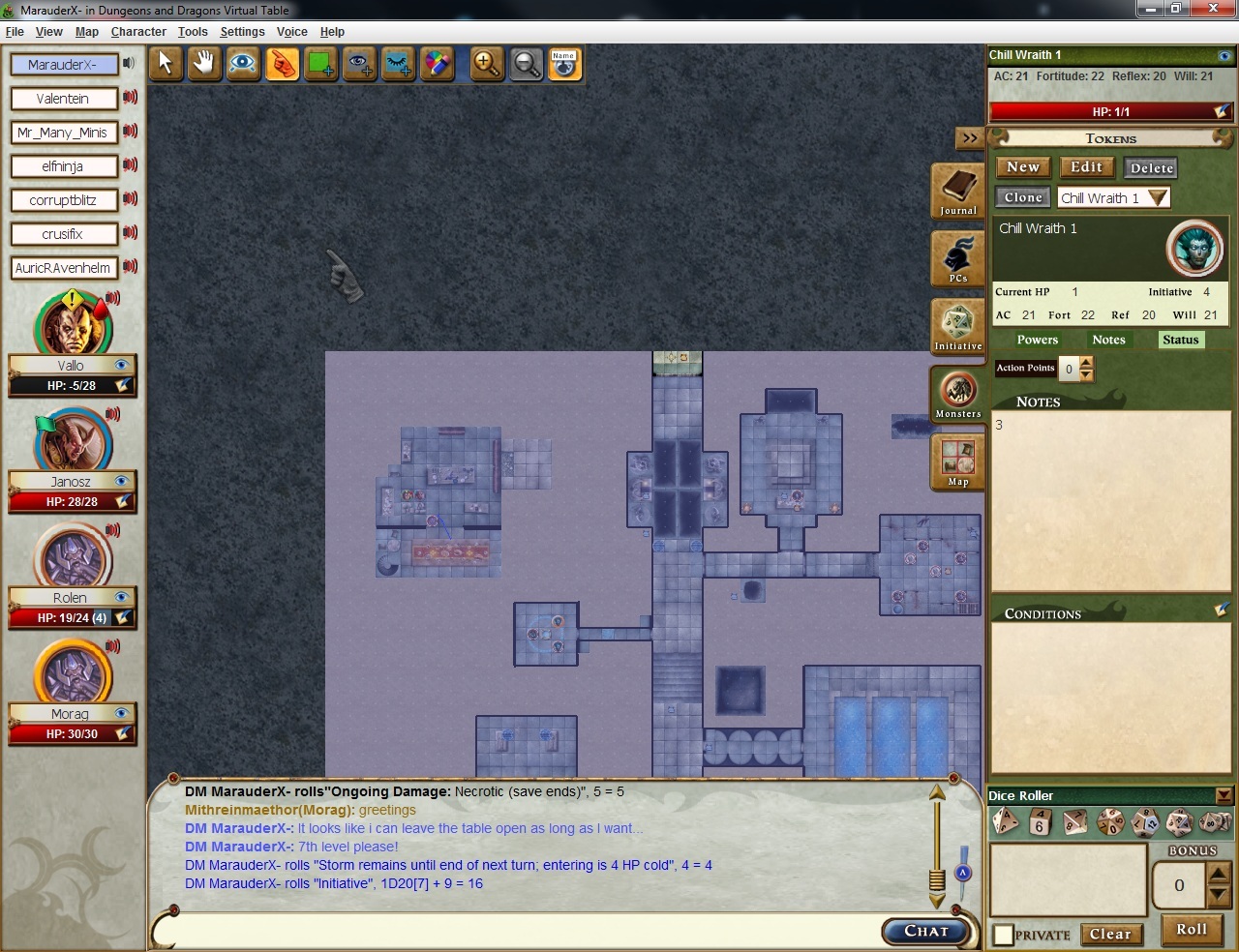The image size is (1239, 952).
Task: Open the Journal panel
Action: [957, 191]
